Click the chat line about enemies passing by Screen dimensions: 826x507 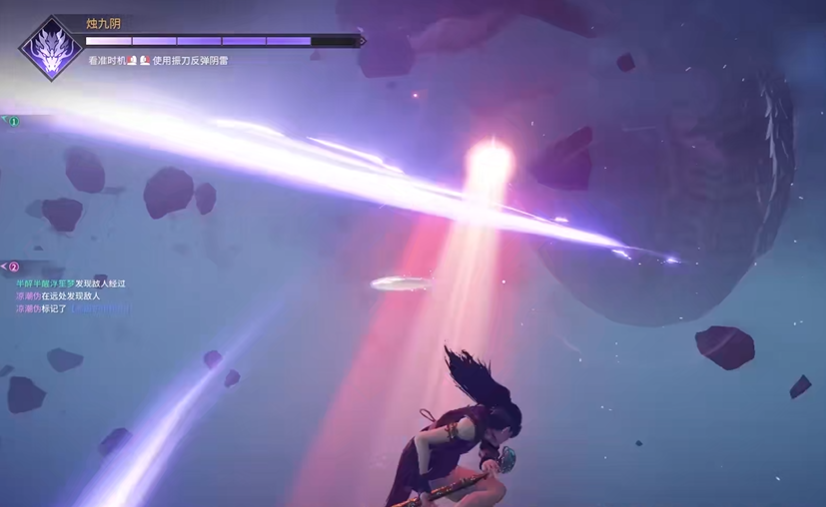(x=70, y=284)
